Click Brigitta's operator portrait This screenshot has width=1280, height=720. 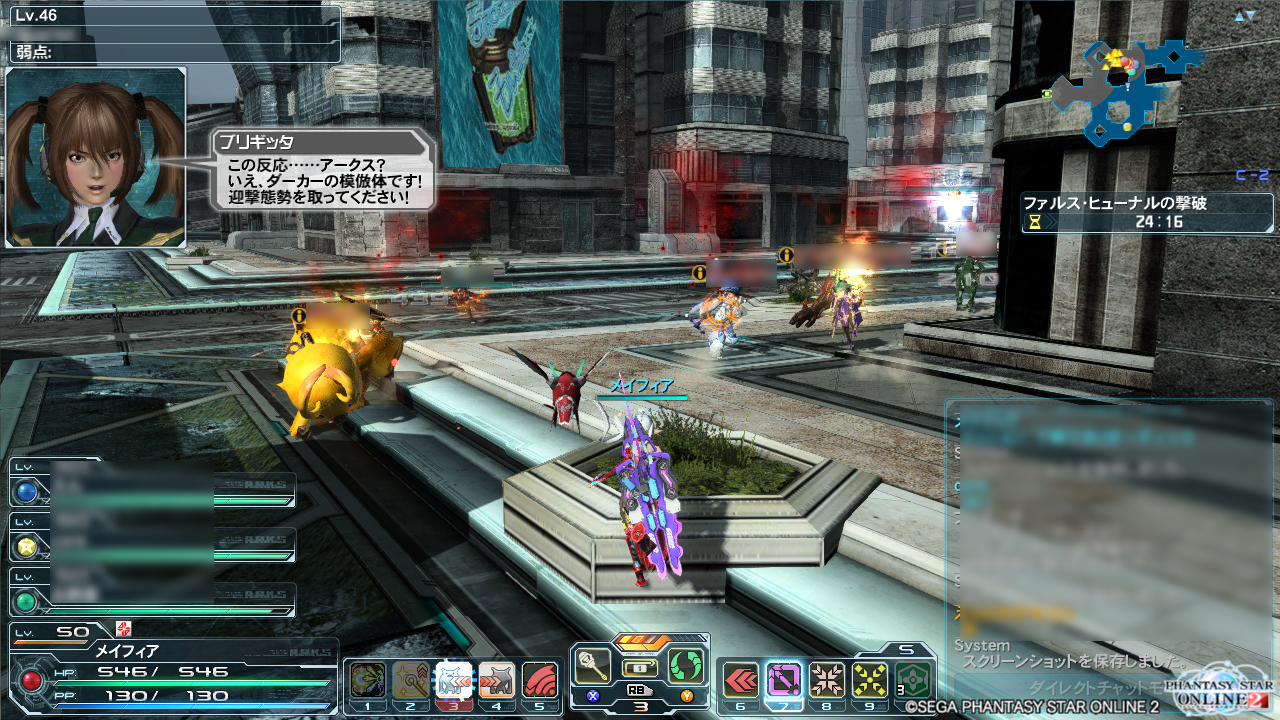[x=96, y=157]
